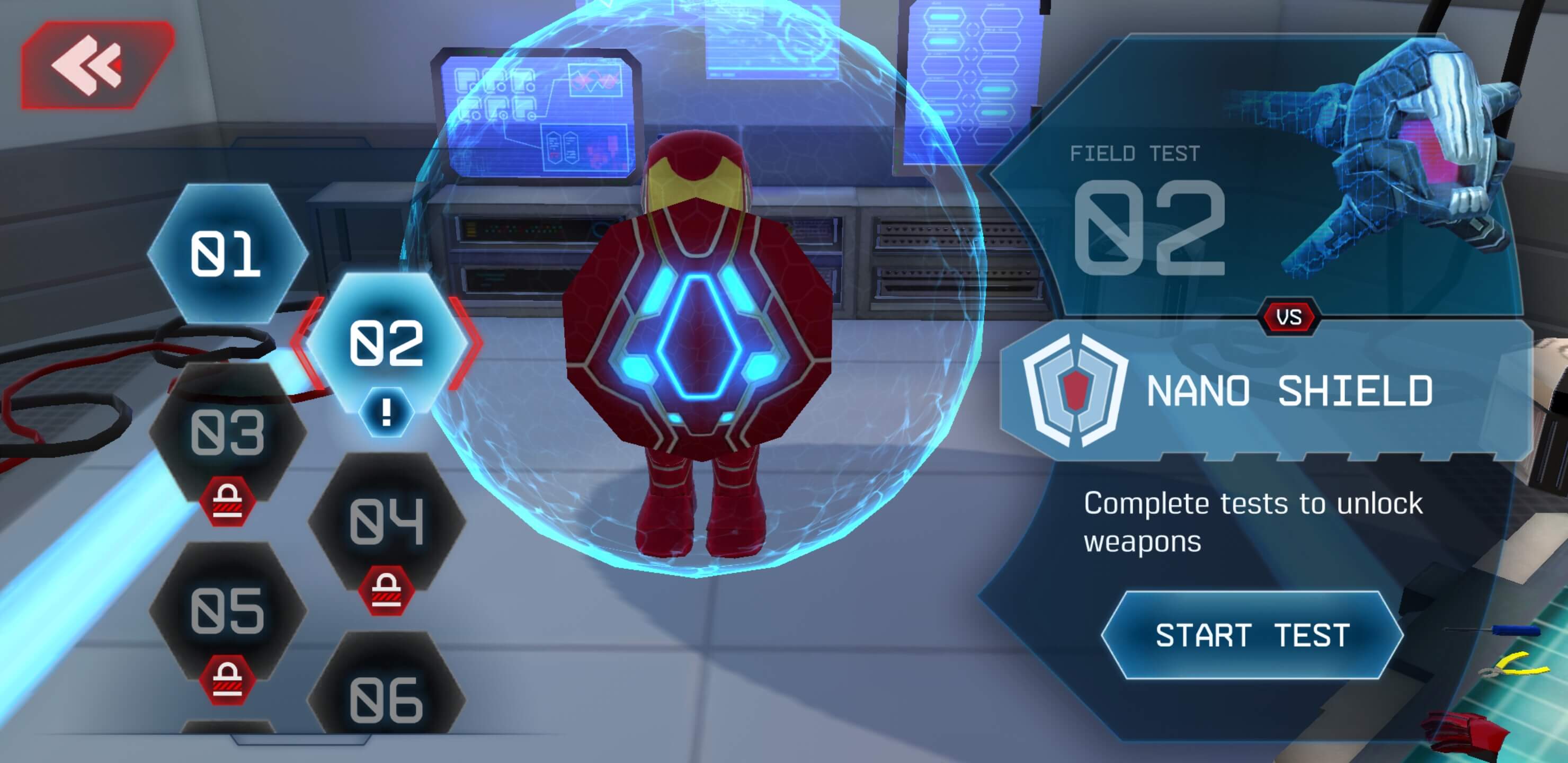
Task: Pick locked field test 04 hexagon
Action: tap(387, 521)
